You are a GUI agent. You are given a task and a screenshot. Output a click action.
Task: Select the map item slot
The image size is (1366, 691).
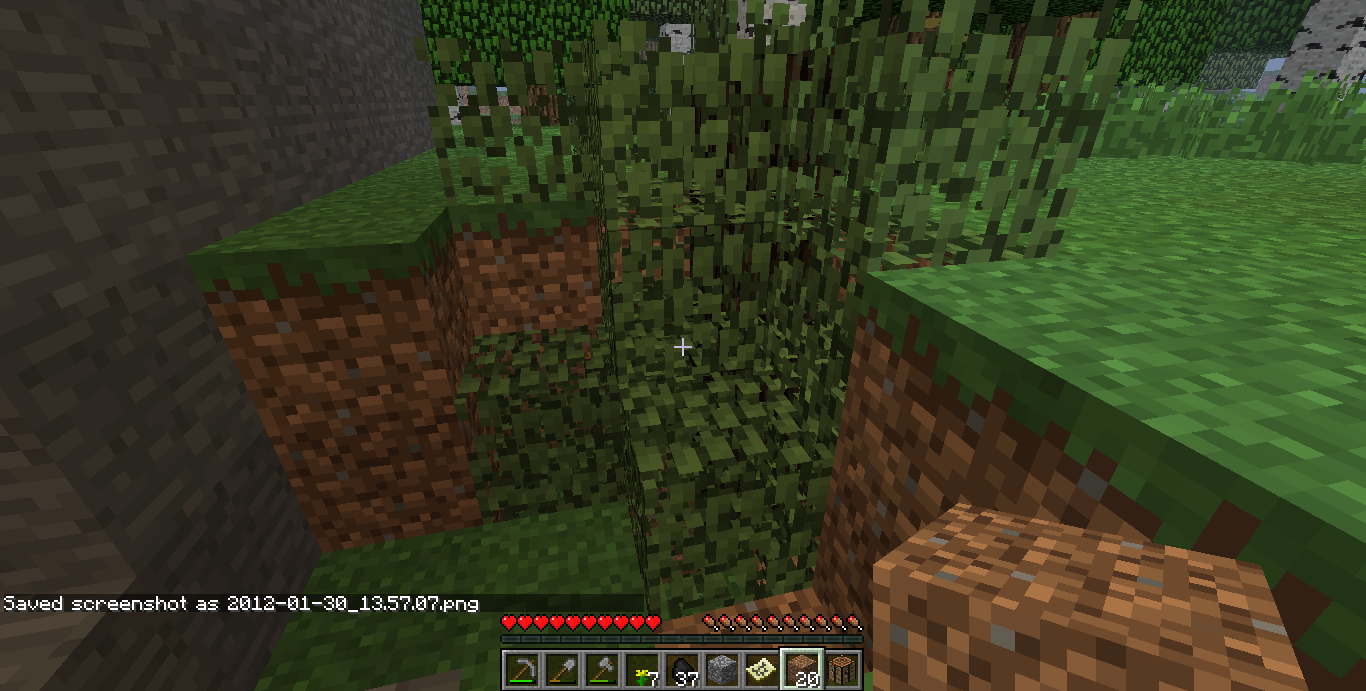pos(761,669)
